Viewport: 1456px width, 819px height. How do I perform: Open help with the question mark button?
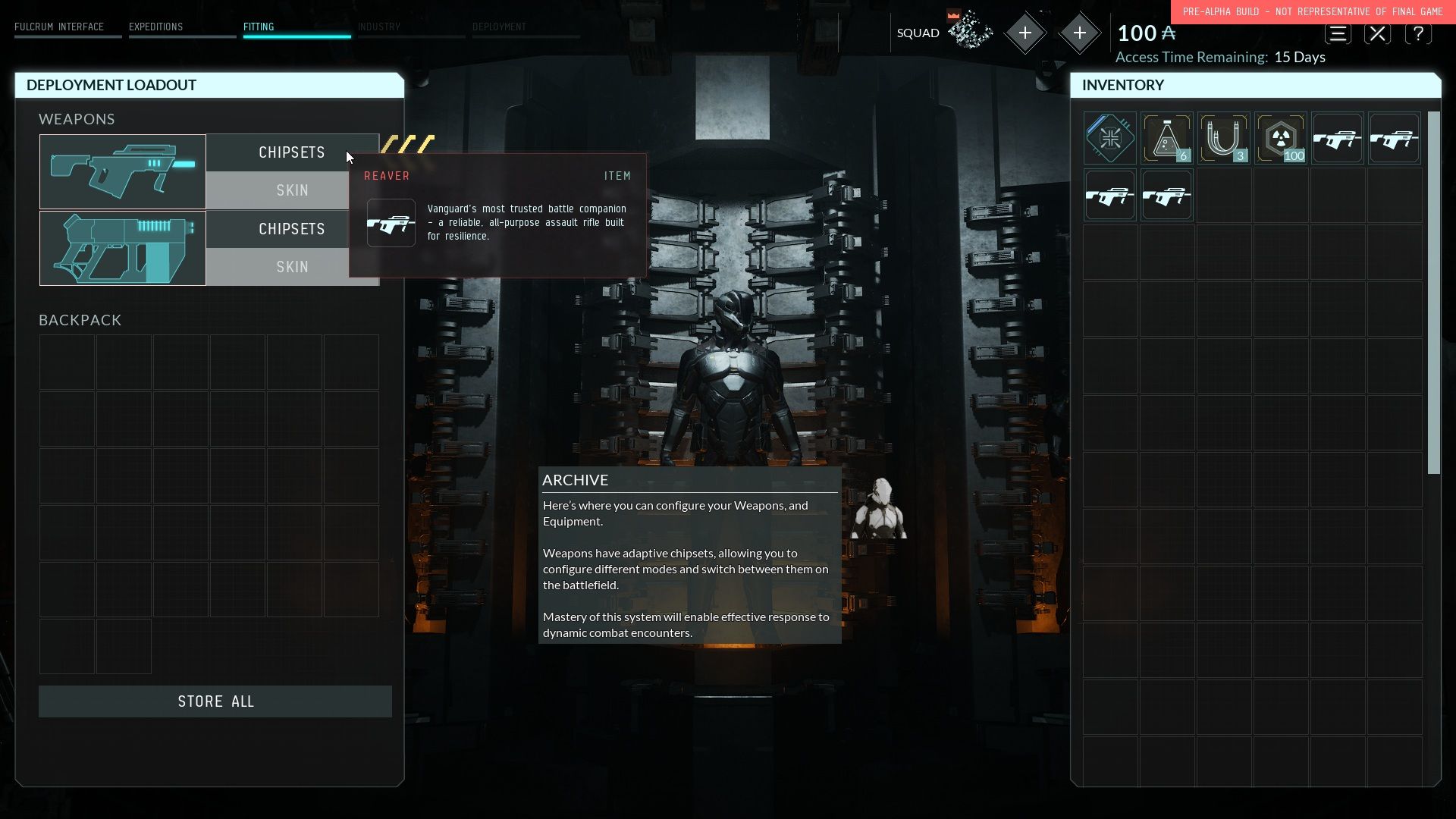click(1417, 34)
